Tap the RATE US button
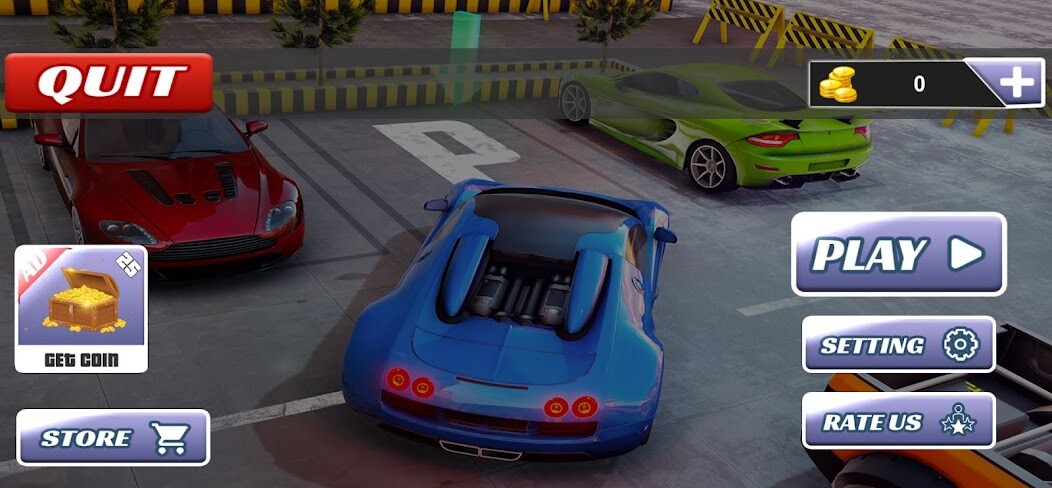The image size is (1052, 488). pos(898,421)
